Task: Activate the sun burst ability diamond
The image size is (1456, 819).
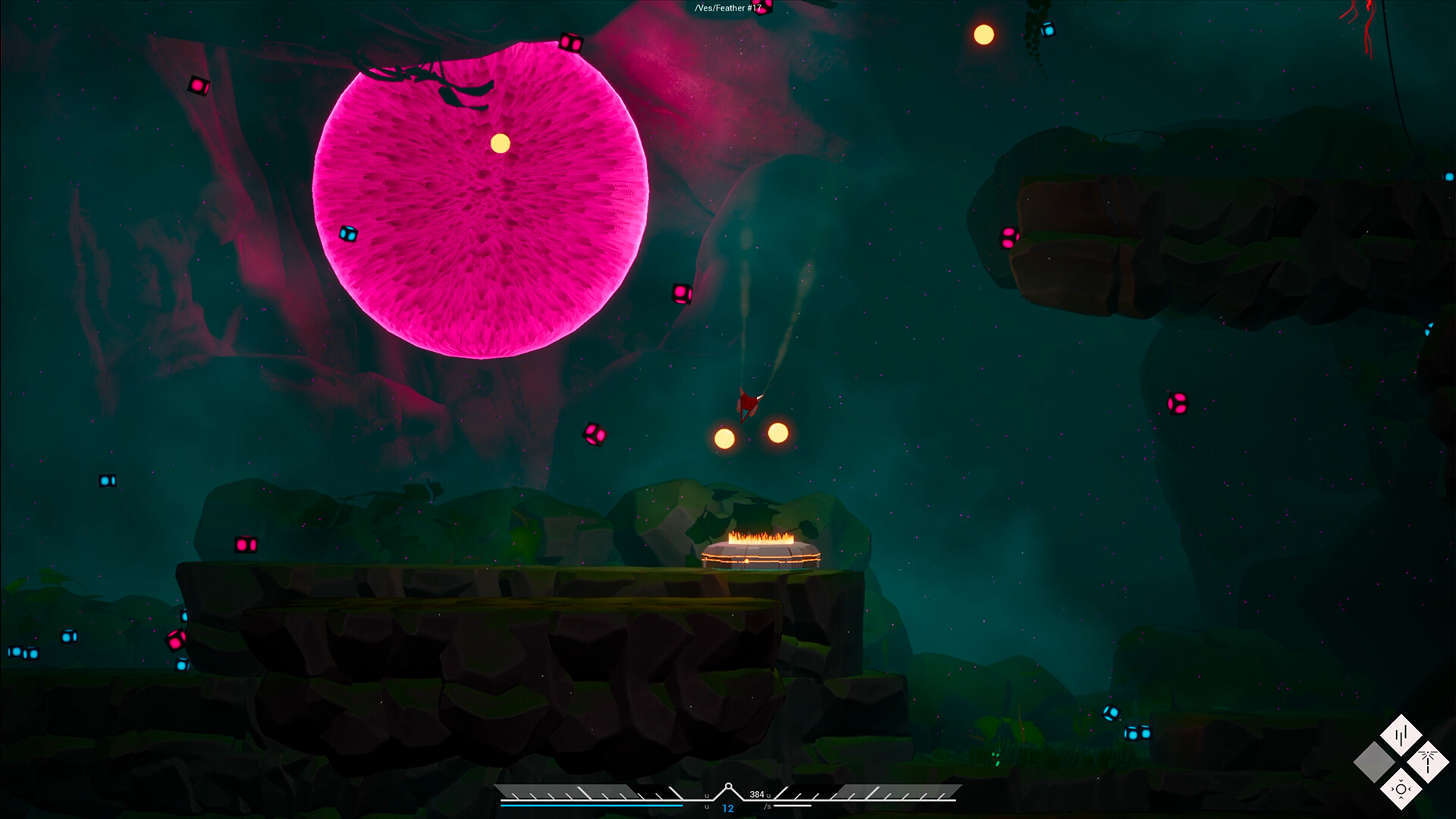Action: pyautogui.click(x=1401, y=789)
